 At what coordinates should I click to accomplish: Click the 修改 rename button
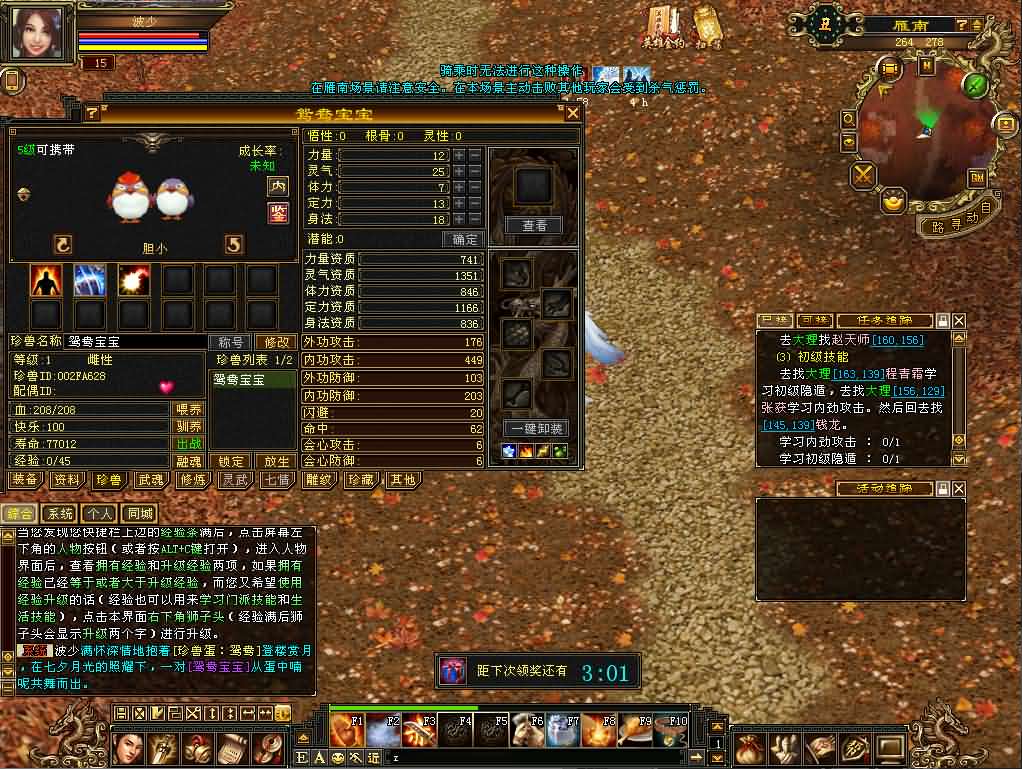pos(274,342)
